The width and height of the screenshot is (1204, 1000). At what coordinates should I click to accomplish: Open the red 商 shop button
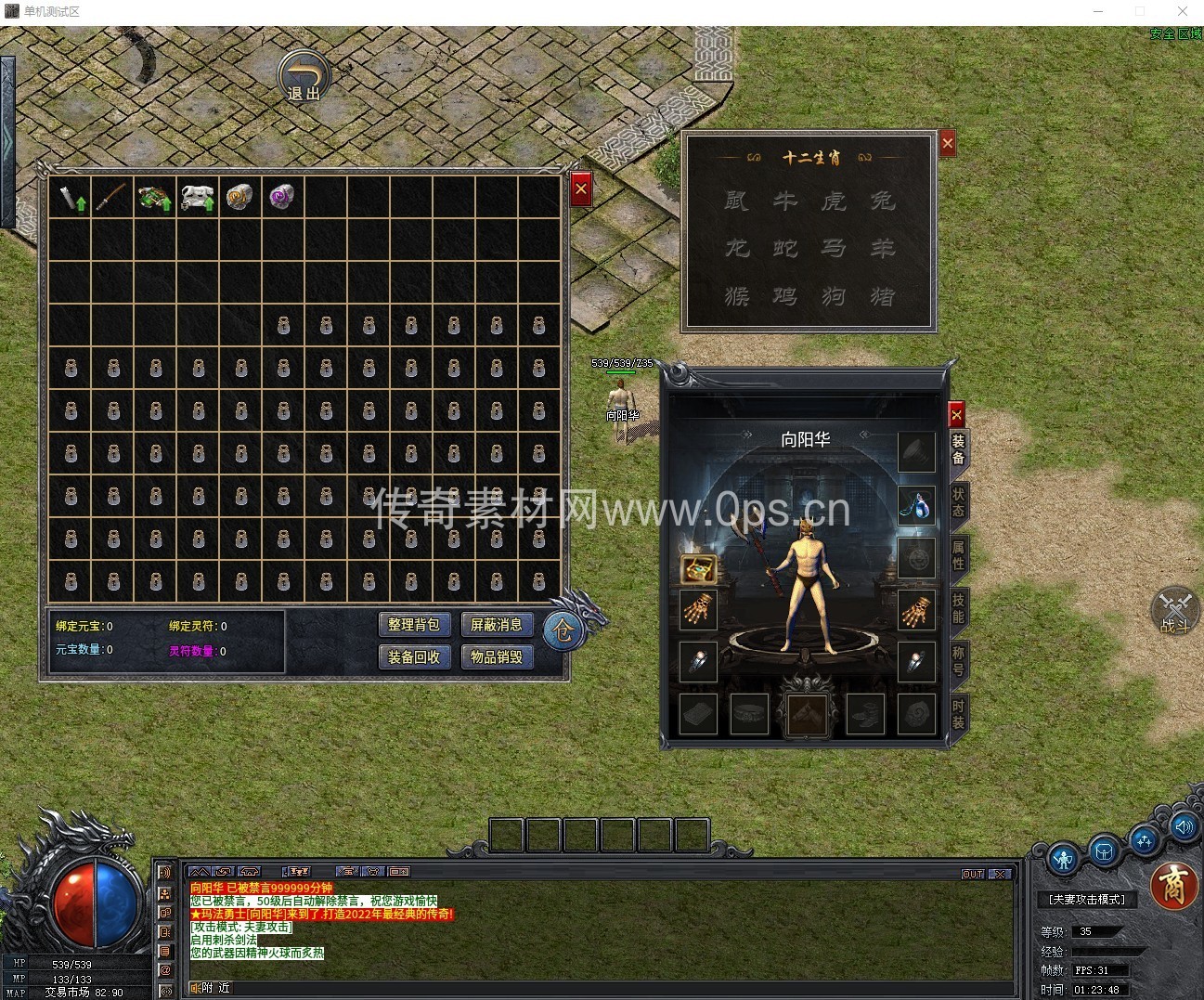1174,887
